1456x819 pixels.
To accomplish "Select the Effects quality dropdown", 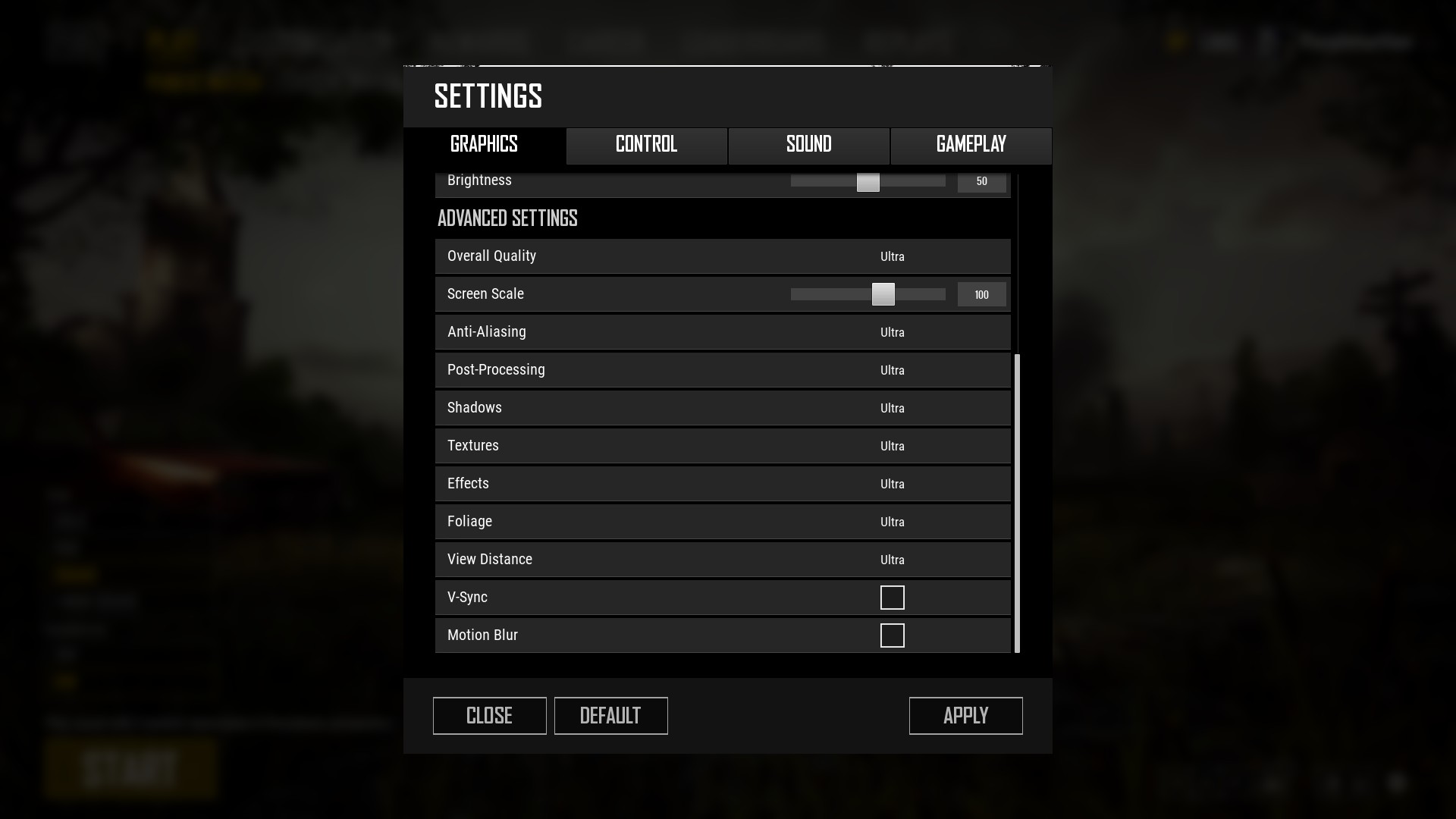I will point(893,485).
